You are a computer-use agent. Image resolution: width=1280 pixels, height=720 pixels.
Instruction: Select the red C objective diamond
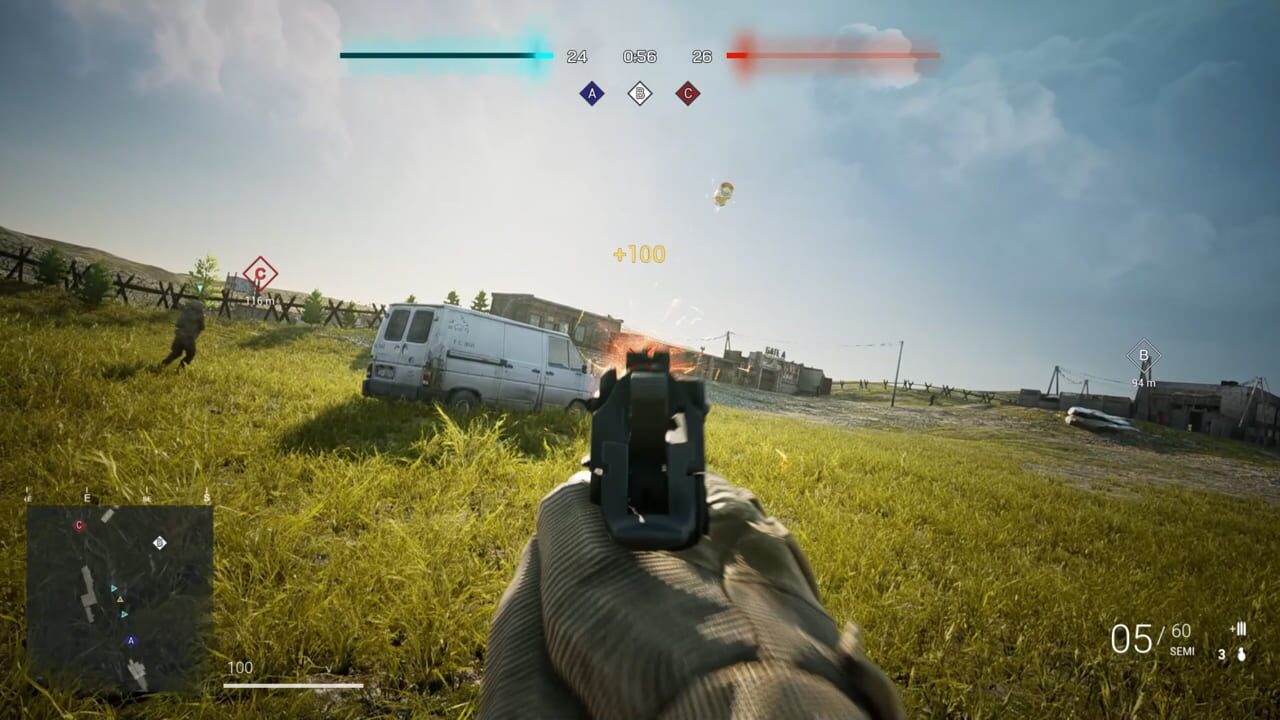click(688, 92)
